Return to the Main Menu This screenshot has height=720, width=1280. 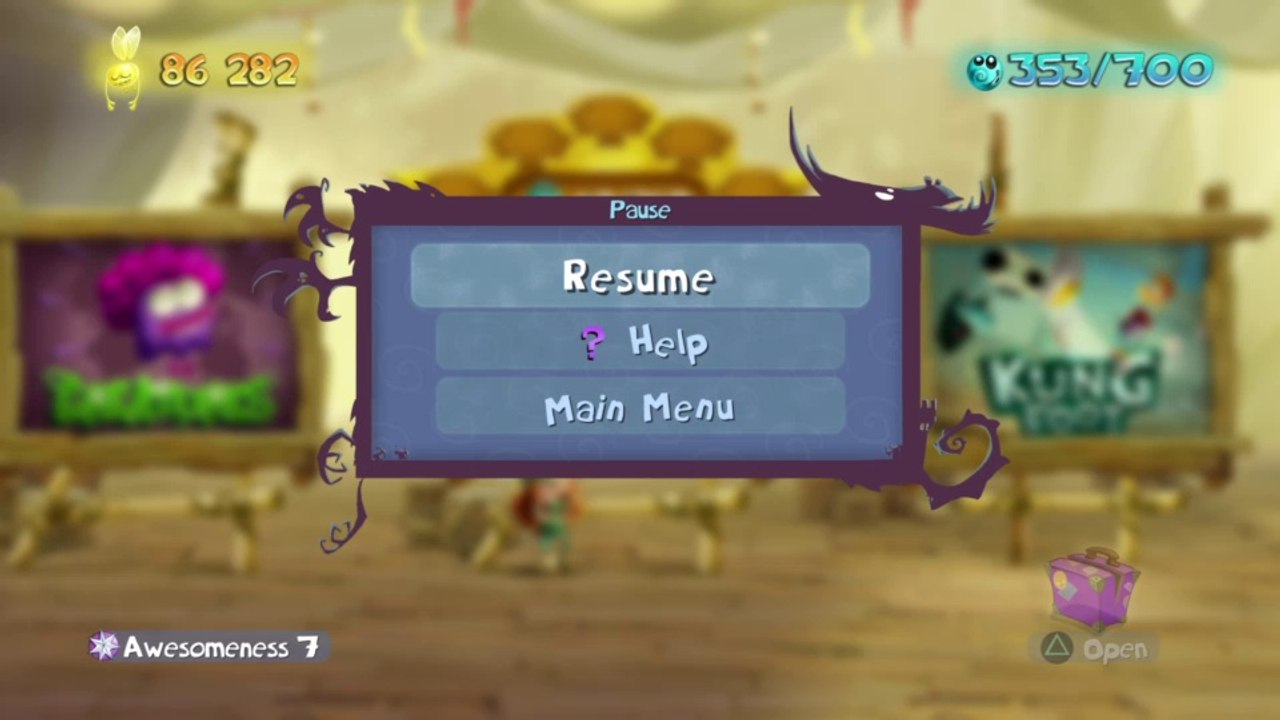[x=640, y=408]
